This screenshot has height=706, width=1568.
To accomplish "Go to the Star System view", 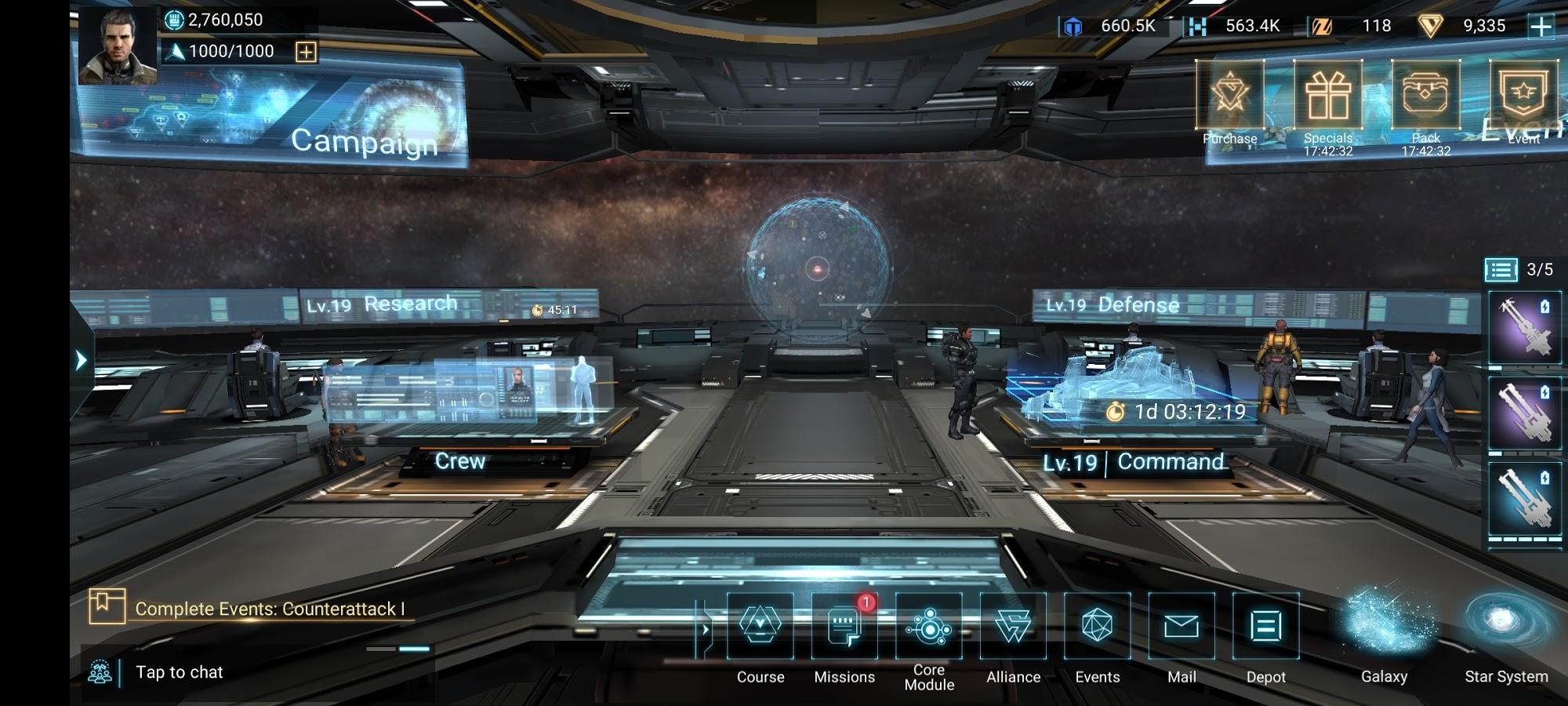I will coord(1505,627).
